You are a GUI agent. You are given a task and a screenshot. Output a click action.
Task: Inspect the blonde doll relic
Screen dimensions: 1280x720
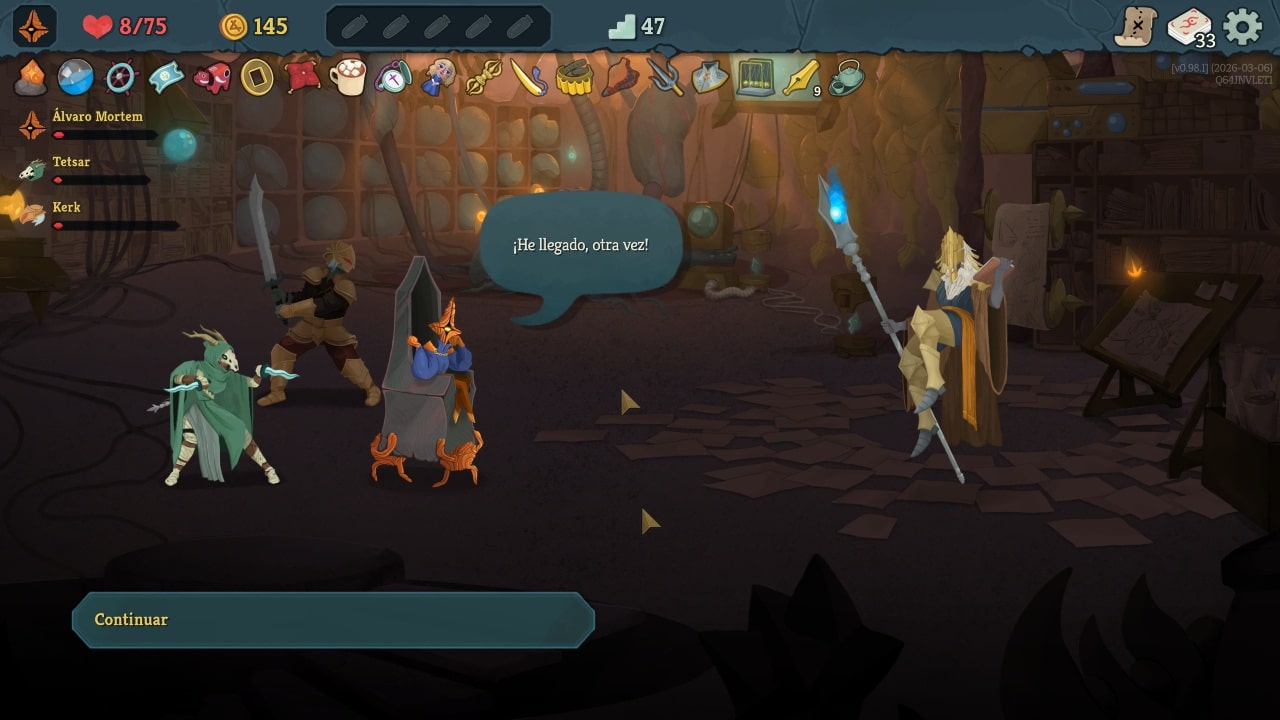pyautogui.click(x=438, y=77)
